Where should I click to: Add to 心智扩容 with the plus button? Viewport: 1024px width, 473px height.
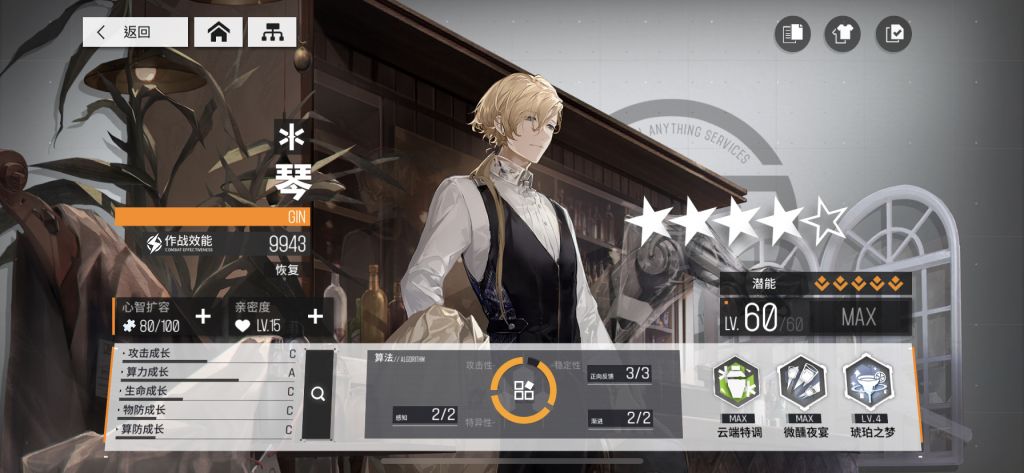pos(203,317)
